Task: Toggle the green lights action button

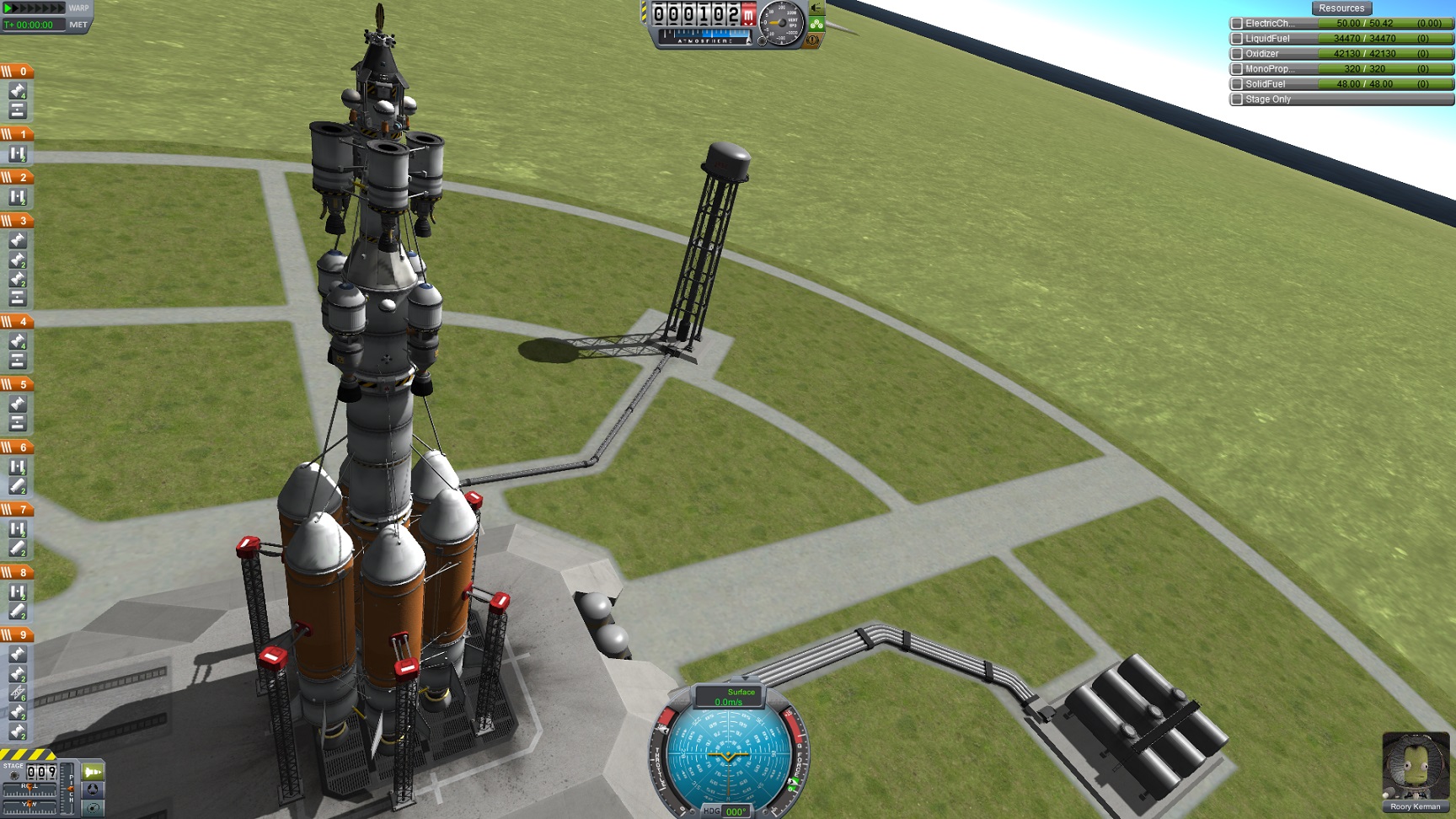Action: pyautogui.click(x=816, y=24)
